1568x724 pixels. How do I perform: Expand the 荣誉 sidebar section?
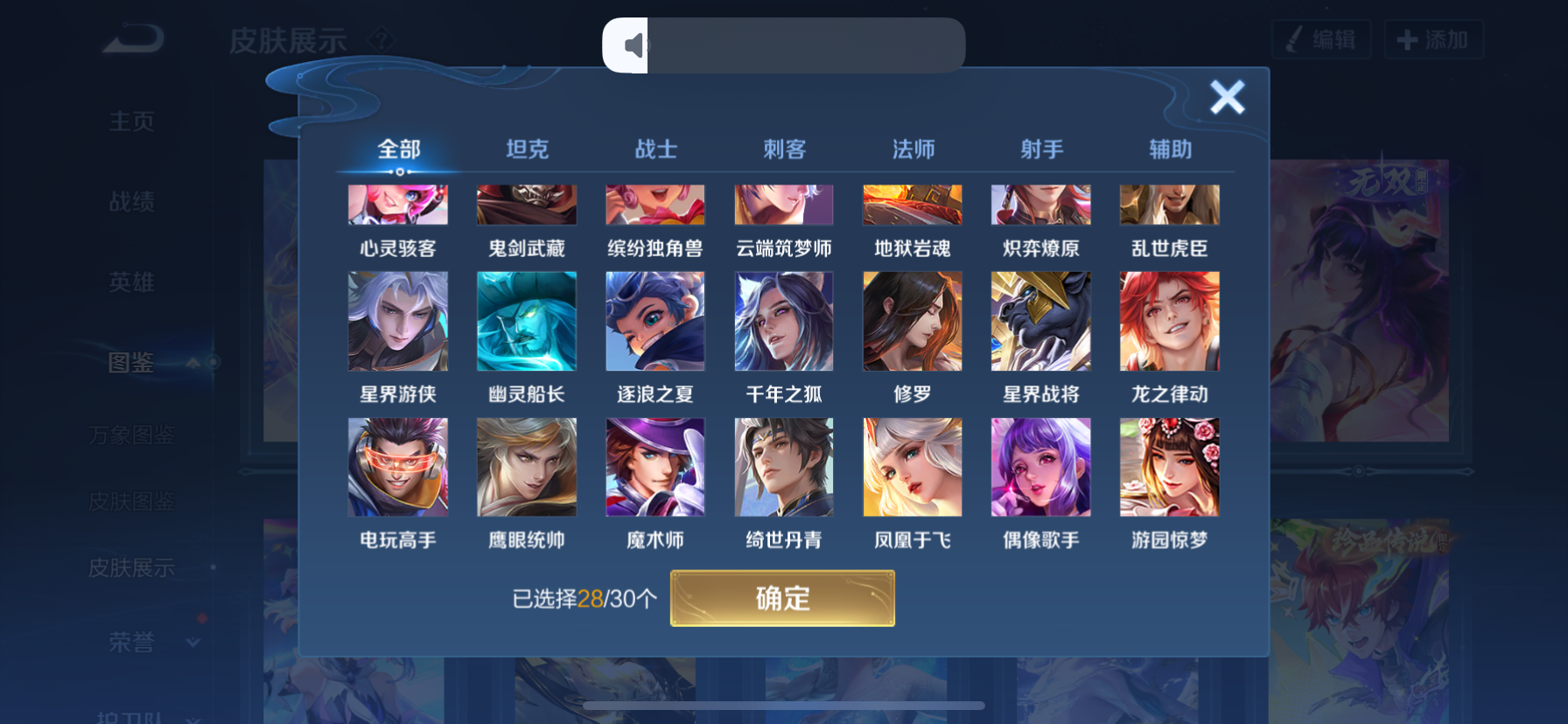point(194,642)
